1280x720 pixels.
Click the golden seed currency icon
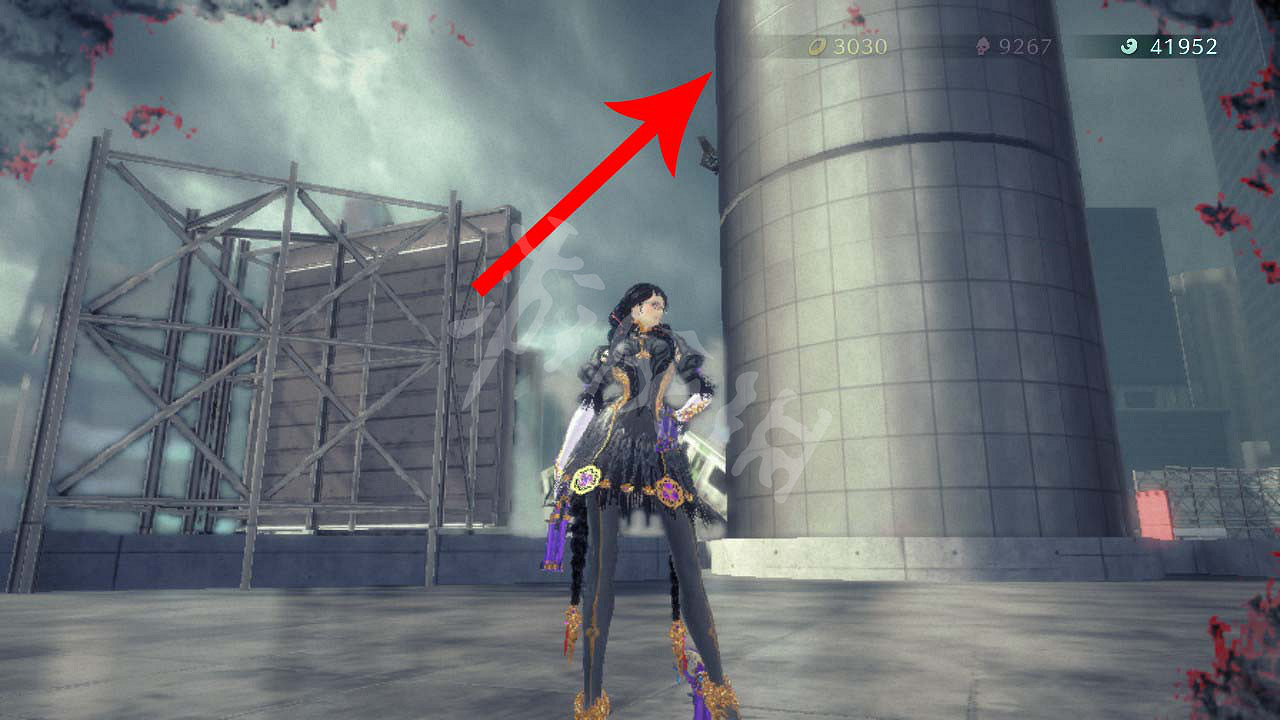coord(815,46)
